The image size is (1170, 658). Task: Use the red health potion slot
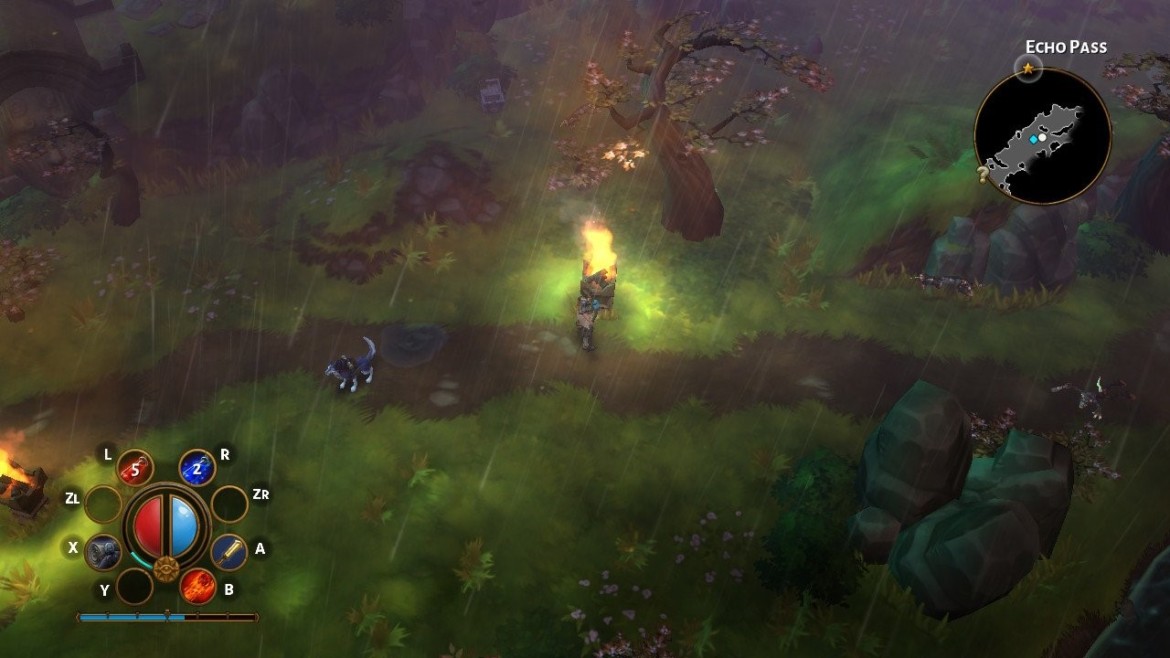pyautogui.click(x=135, y=467)
